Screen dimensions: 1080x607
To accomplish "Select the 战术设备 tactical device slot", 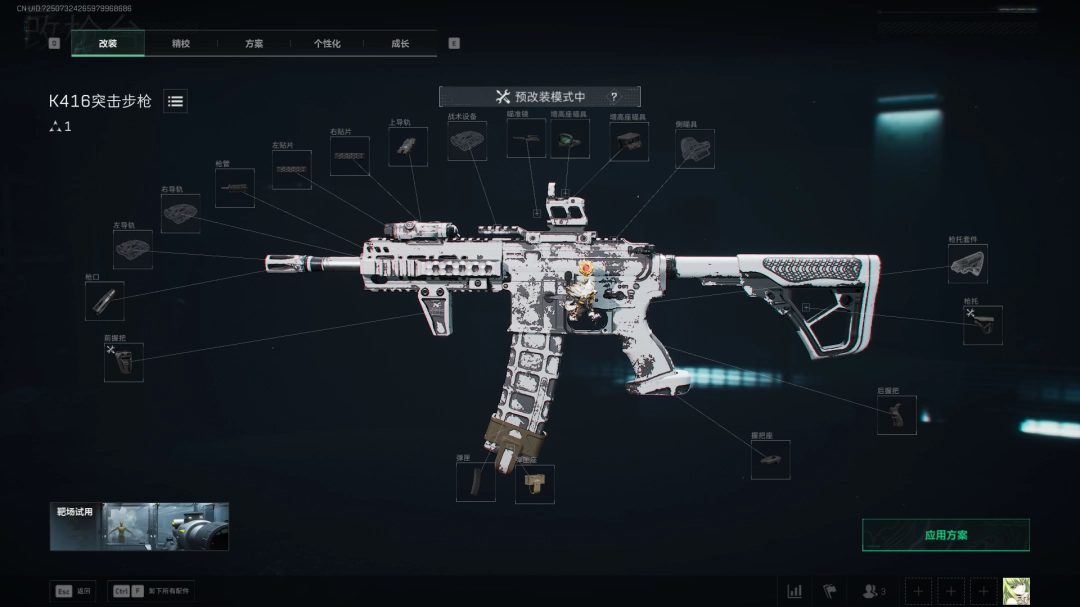I will pos(467,141).
